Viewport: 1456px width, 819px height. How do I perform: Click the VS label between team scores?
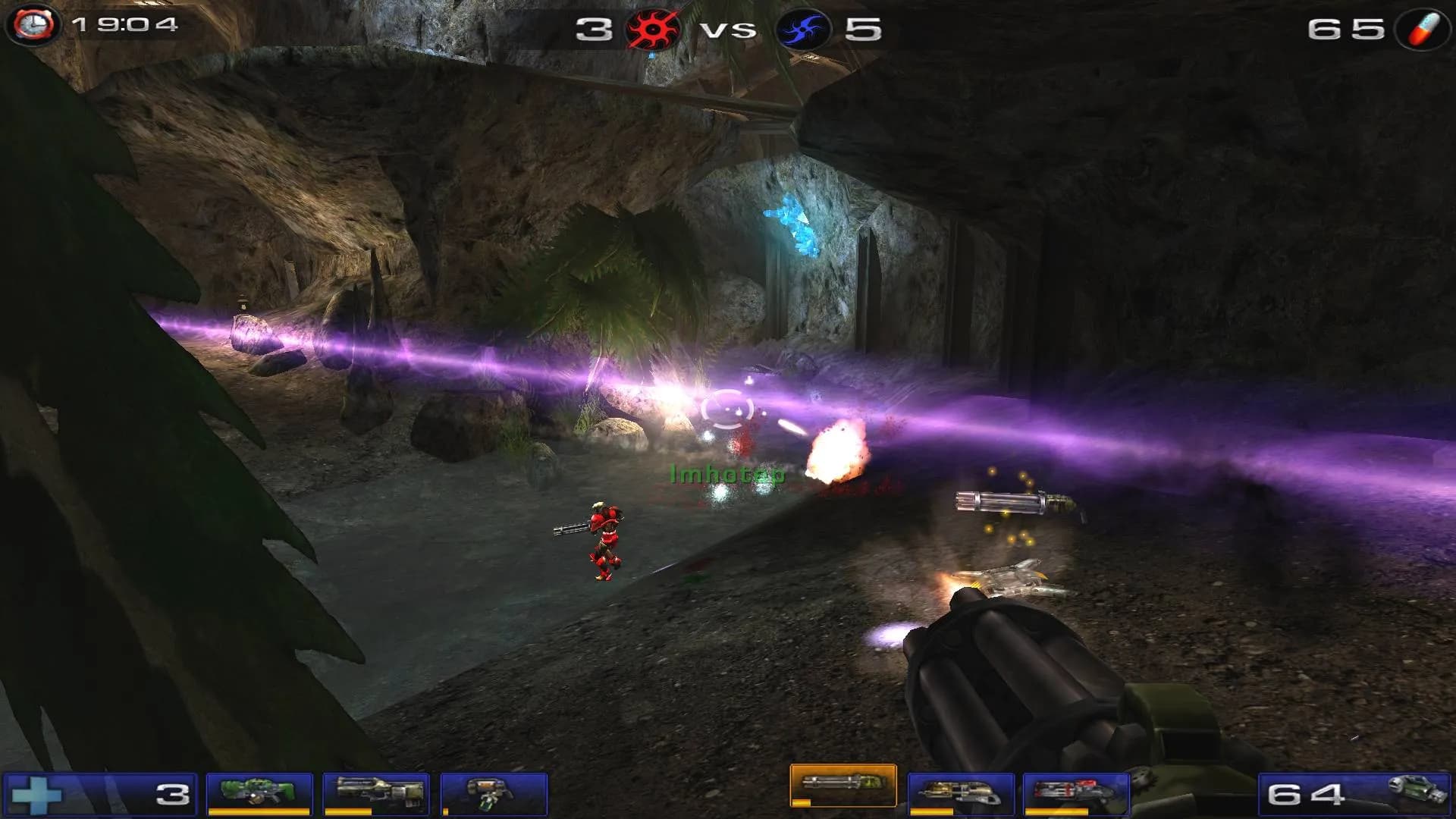coord(730,29)
